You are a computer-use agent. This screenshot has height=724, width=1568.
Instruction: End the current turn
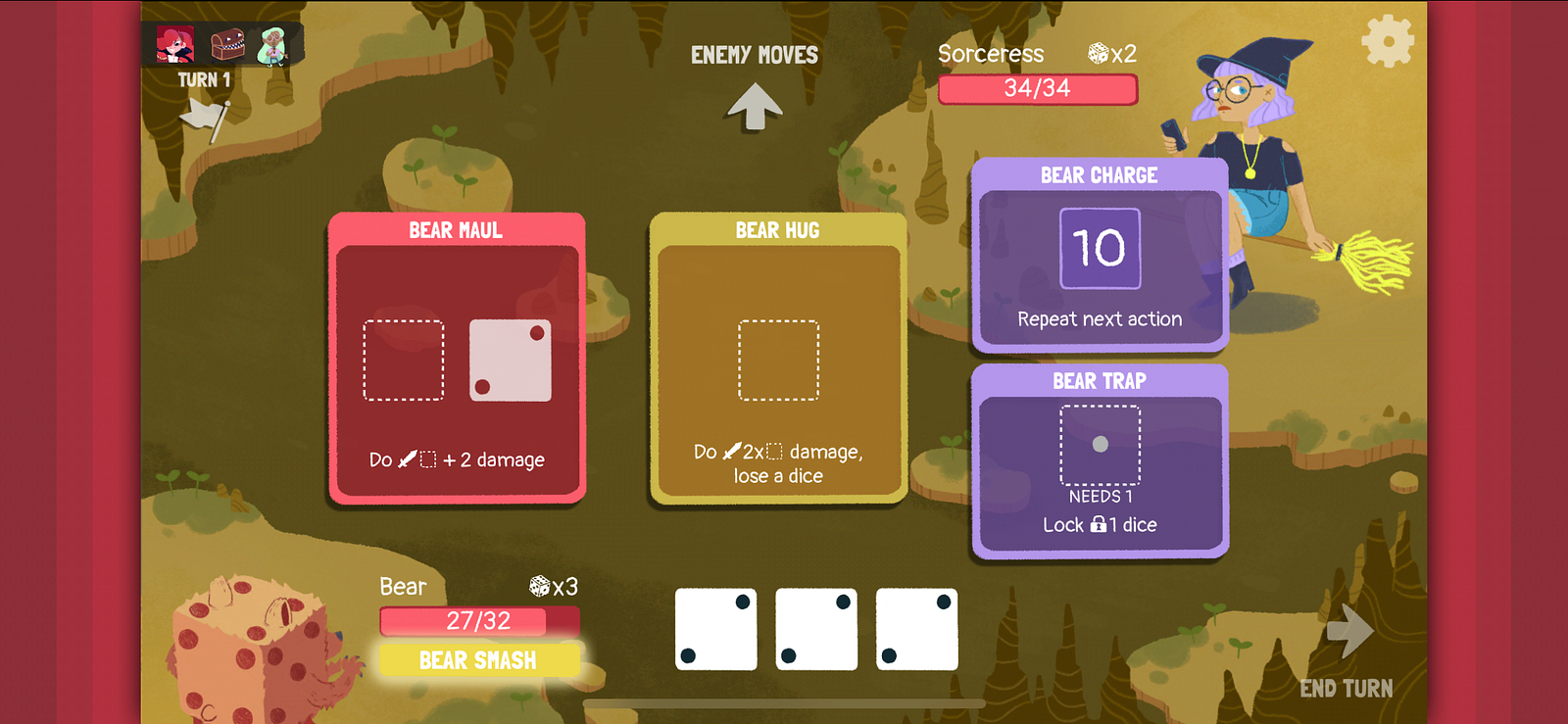click(1348, 652)
